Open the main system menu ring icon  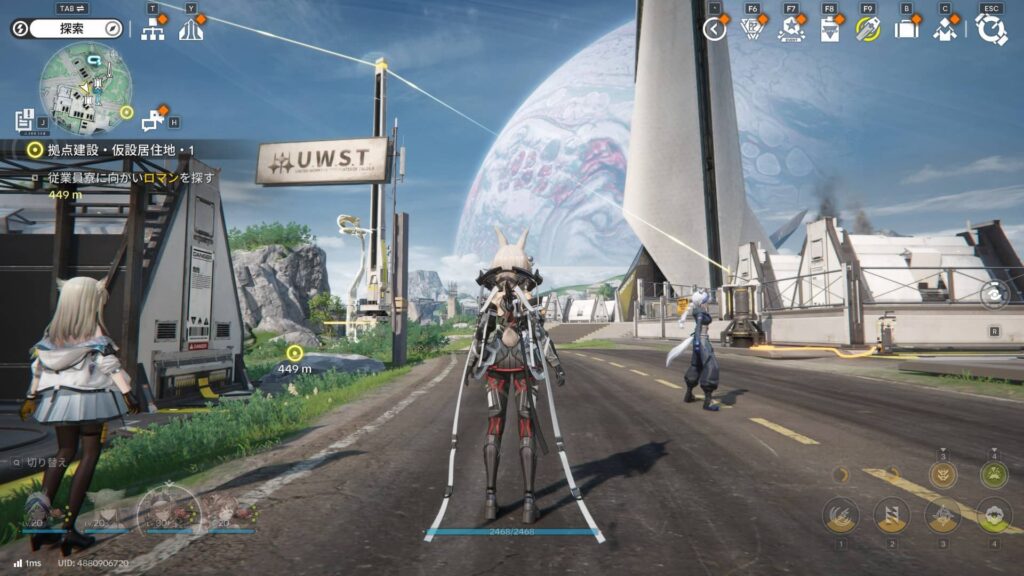[x=991, y=29]
